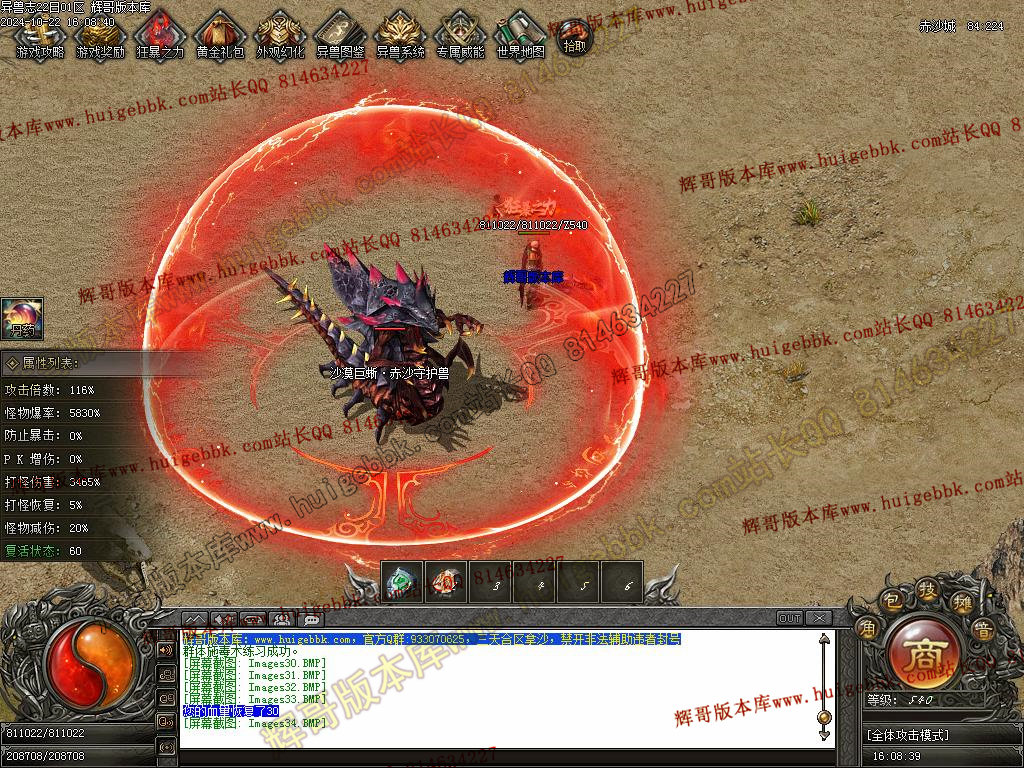
Task: Click the round 拾取 pickup button
Action: click(575, 37)
